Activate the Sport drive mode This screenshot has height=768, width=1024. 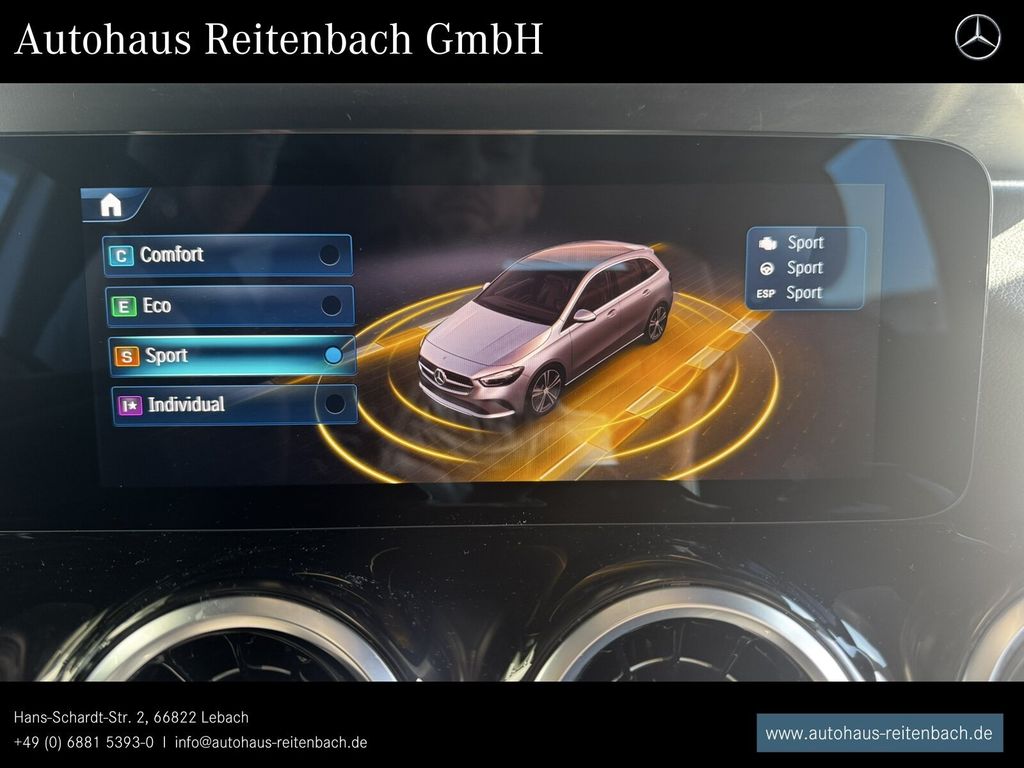(x=231, y=356)
